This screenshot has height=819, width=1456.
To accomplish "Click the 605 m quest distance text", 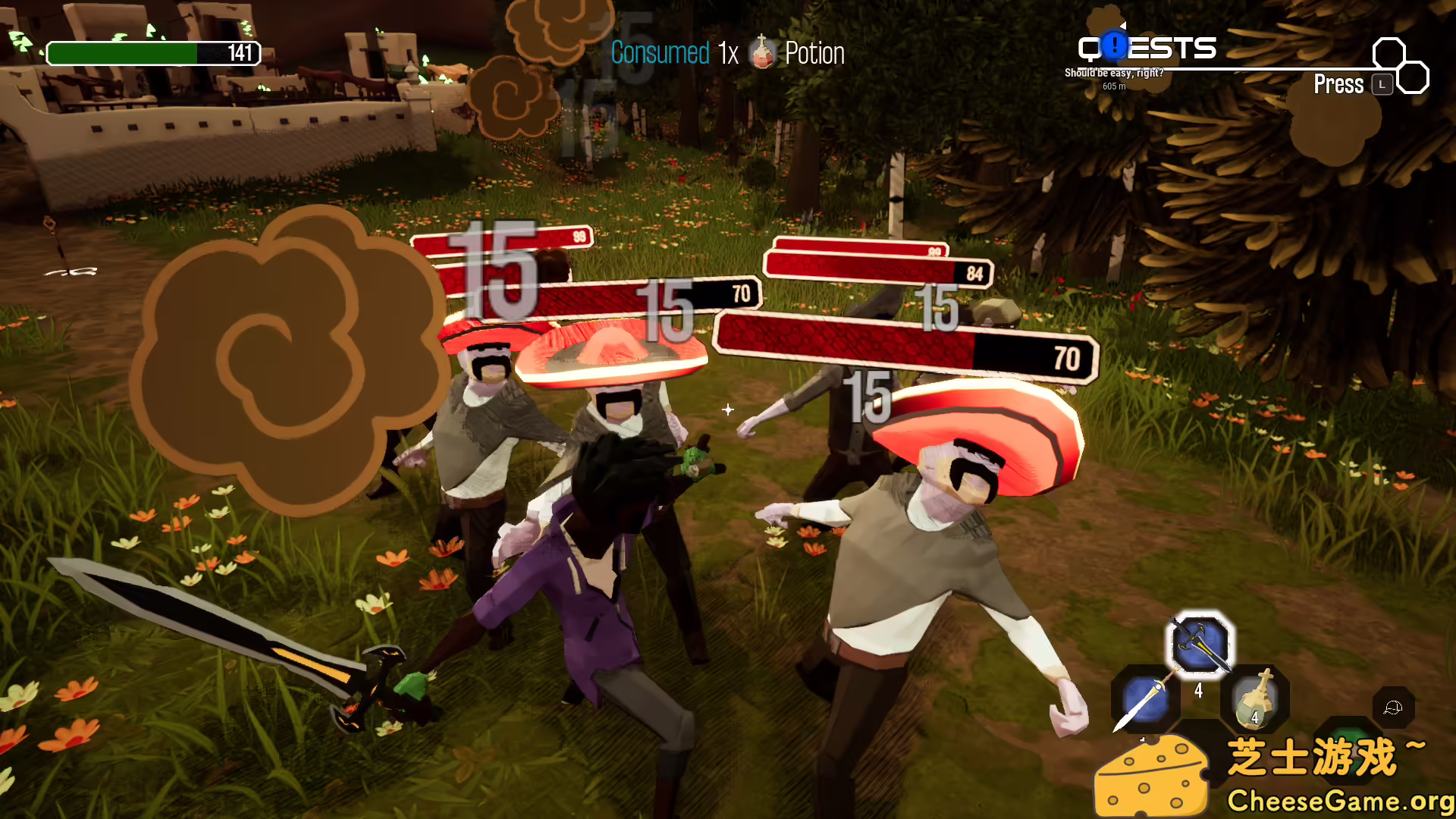I will coord(1114,86).
